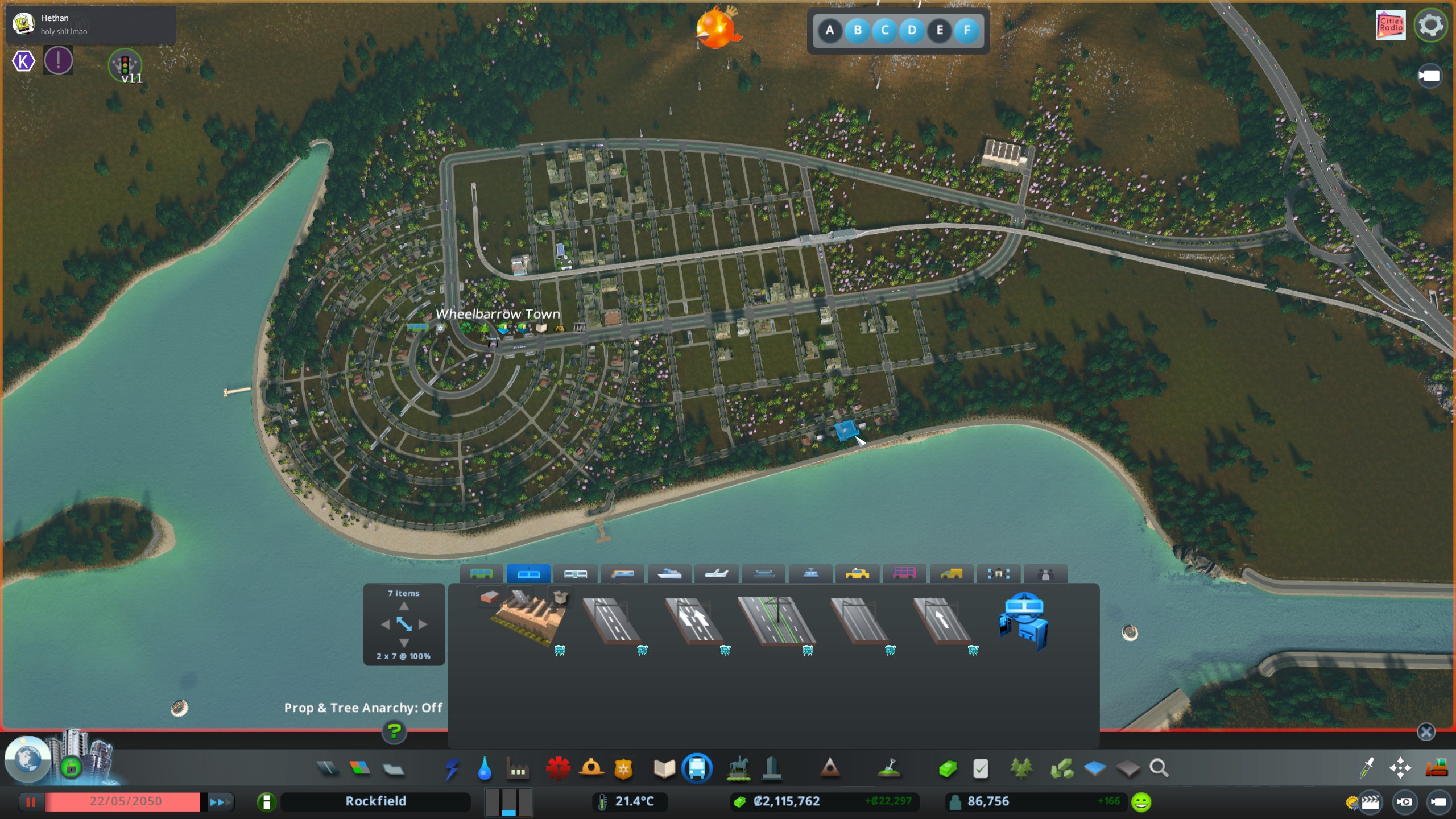Open the Fire Department helmet menu
Screen dimensions: 1456x819
pos(591,769)
